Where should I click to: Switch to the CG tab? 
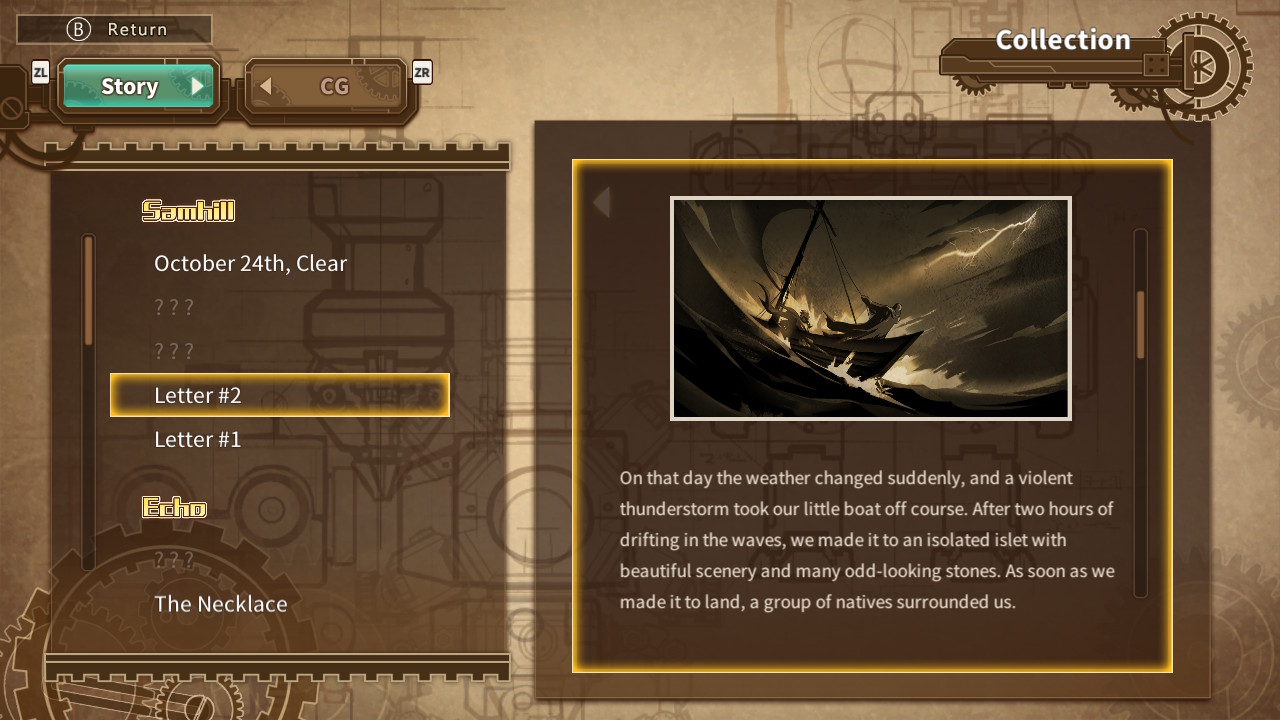(x=333, y=86)
